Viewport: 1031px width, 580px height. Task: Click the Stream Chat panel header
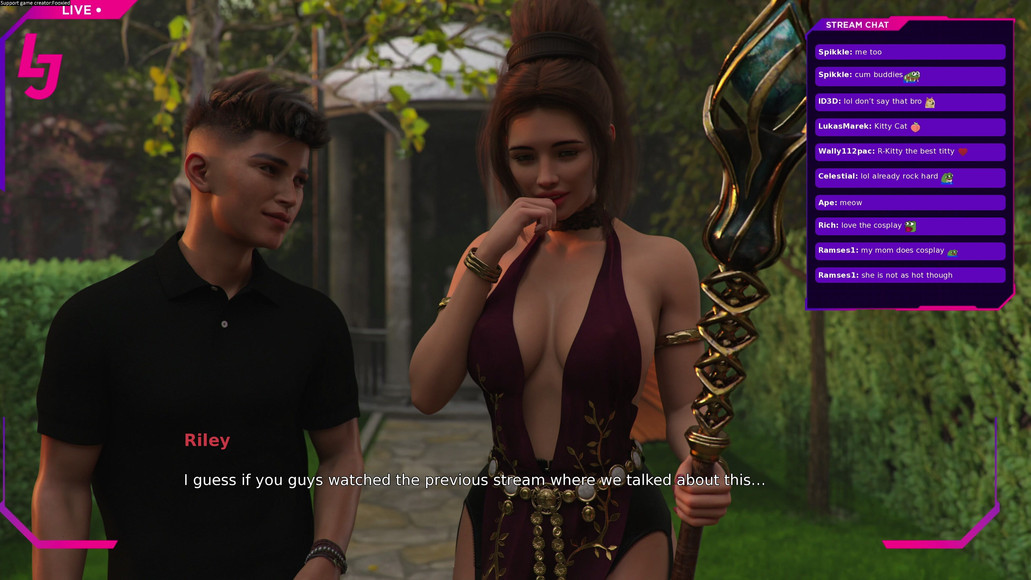[x=857, y=25]
